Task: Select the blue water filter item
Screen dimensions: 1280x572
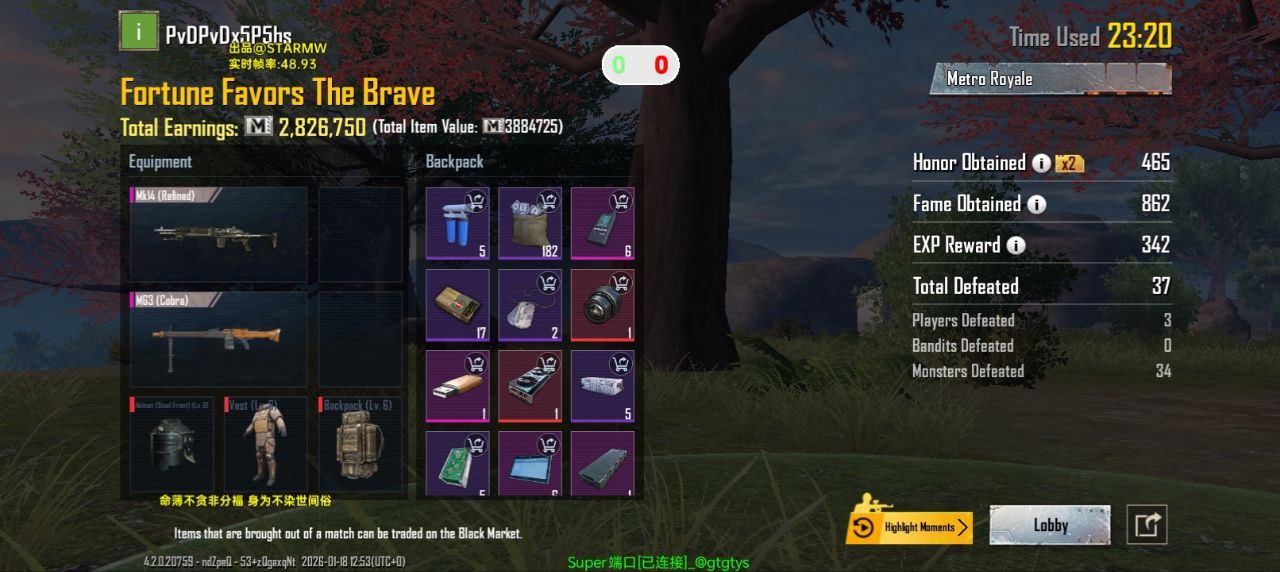Action: tap(458, 224)
